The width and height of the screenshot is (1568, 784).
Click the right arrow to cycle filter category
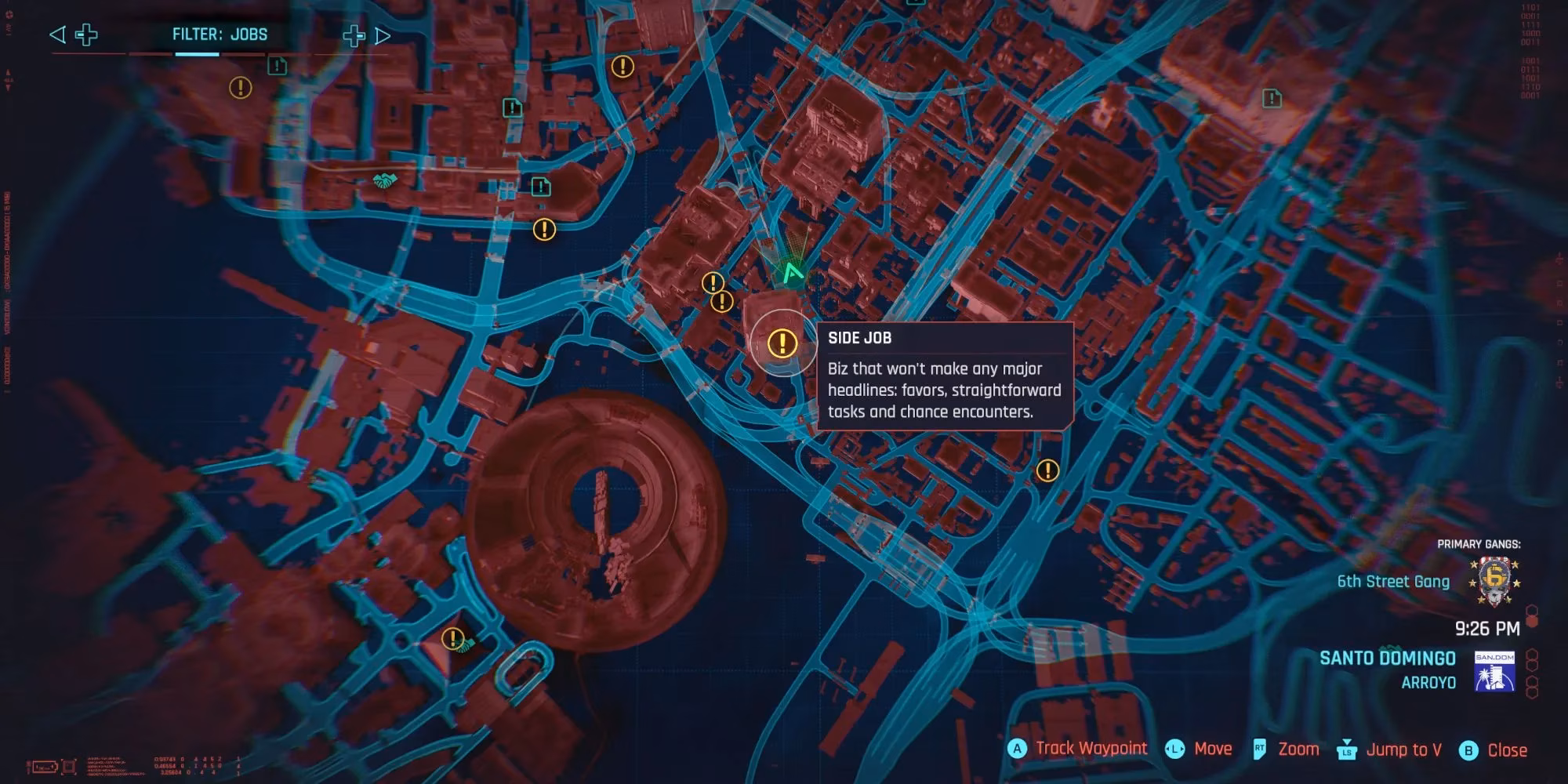tap(384, 34)
